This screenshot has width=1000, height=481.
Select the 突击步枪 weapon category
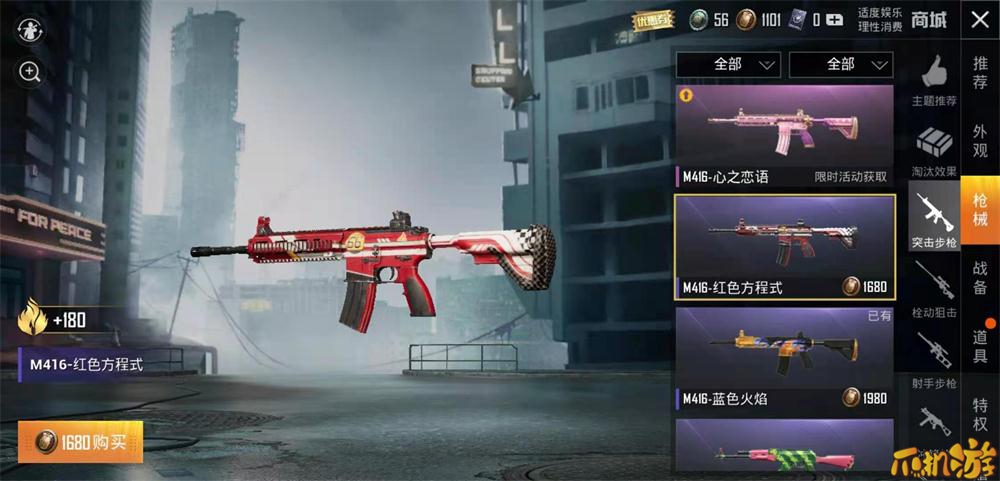coord(934,220)
